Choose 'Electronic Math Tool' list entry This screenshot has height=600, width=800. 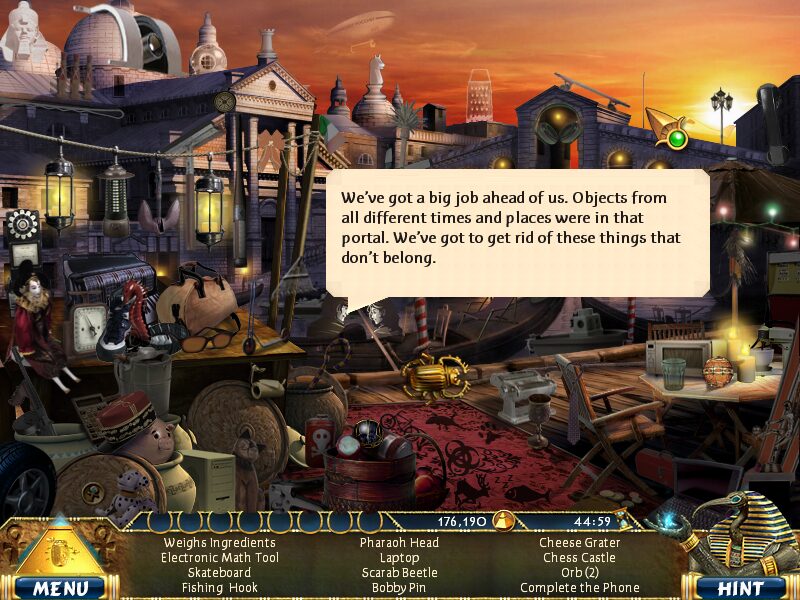coord(220,558)
